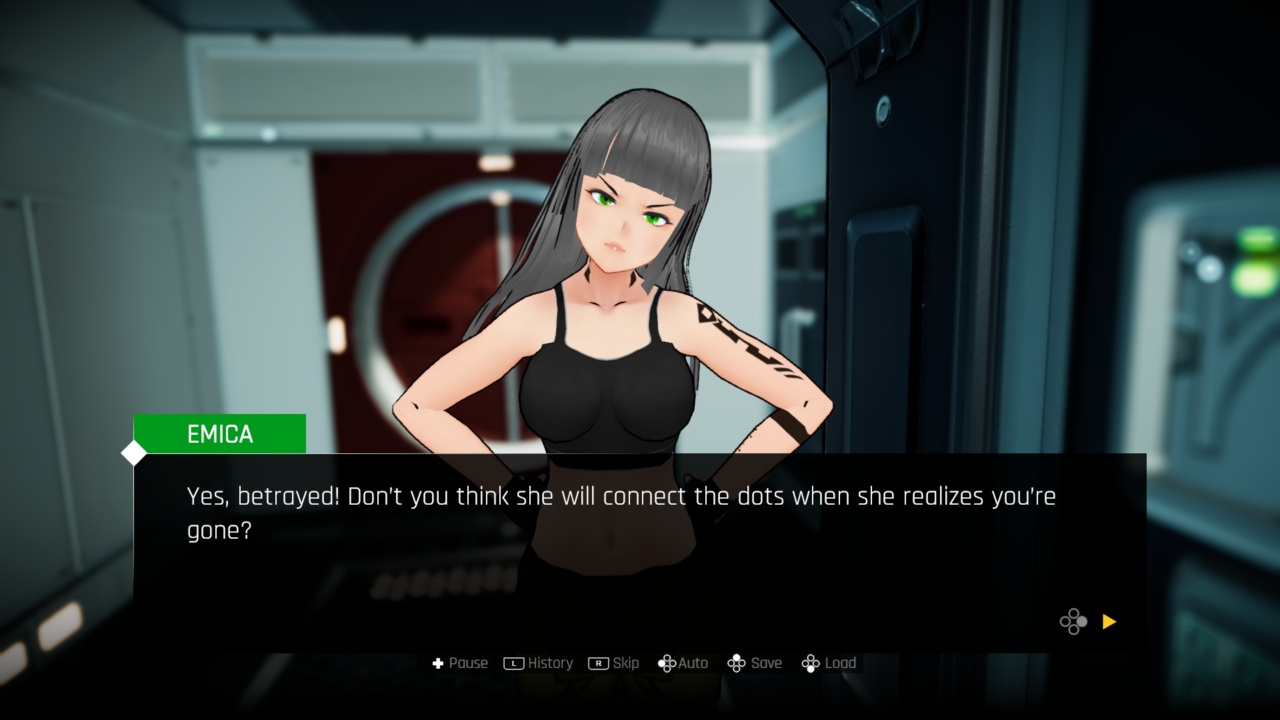
Task: Click the white diamond marker beside the nameplate
Action: [x=133, y=453]
